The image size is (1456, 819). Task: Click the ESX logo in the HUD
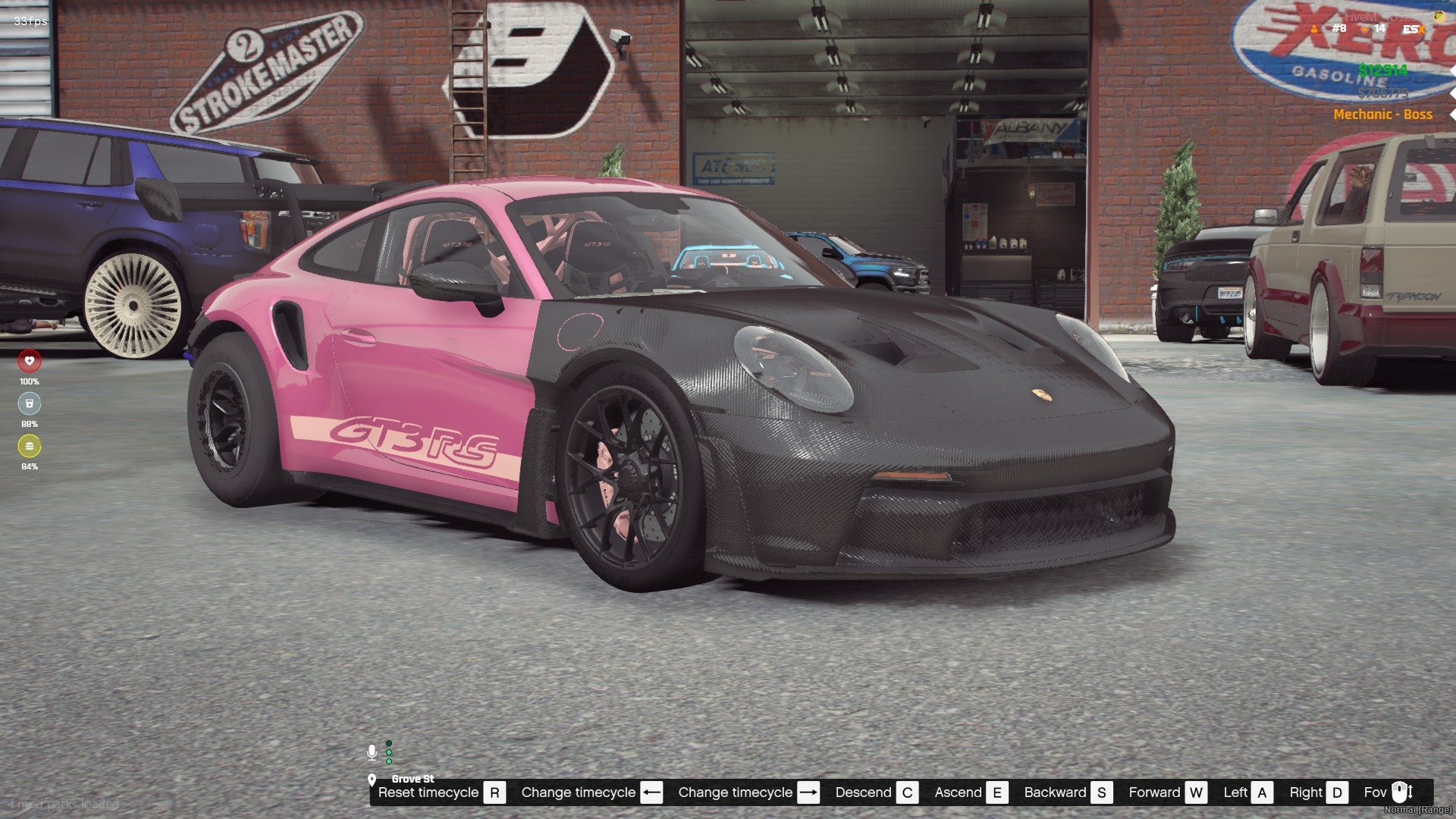tap(1413, 30)
